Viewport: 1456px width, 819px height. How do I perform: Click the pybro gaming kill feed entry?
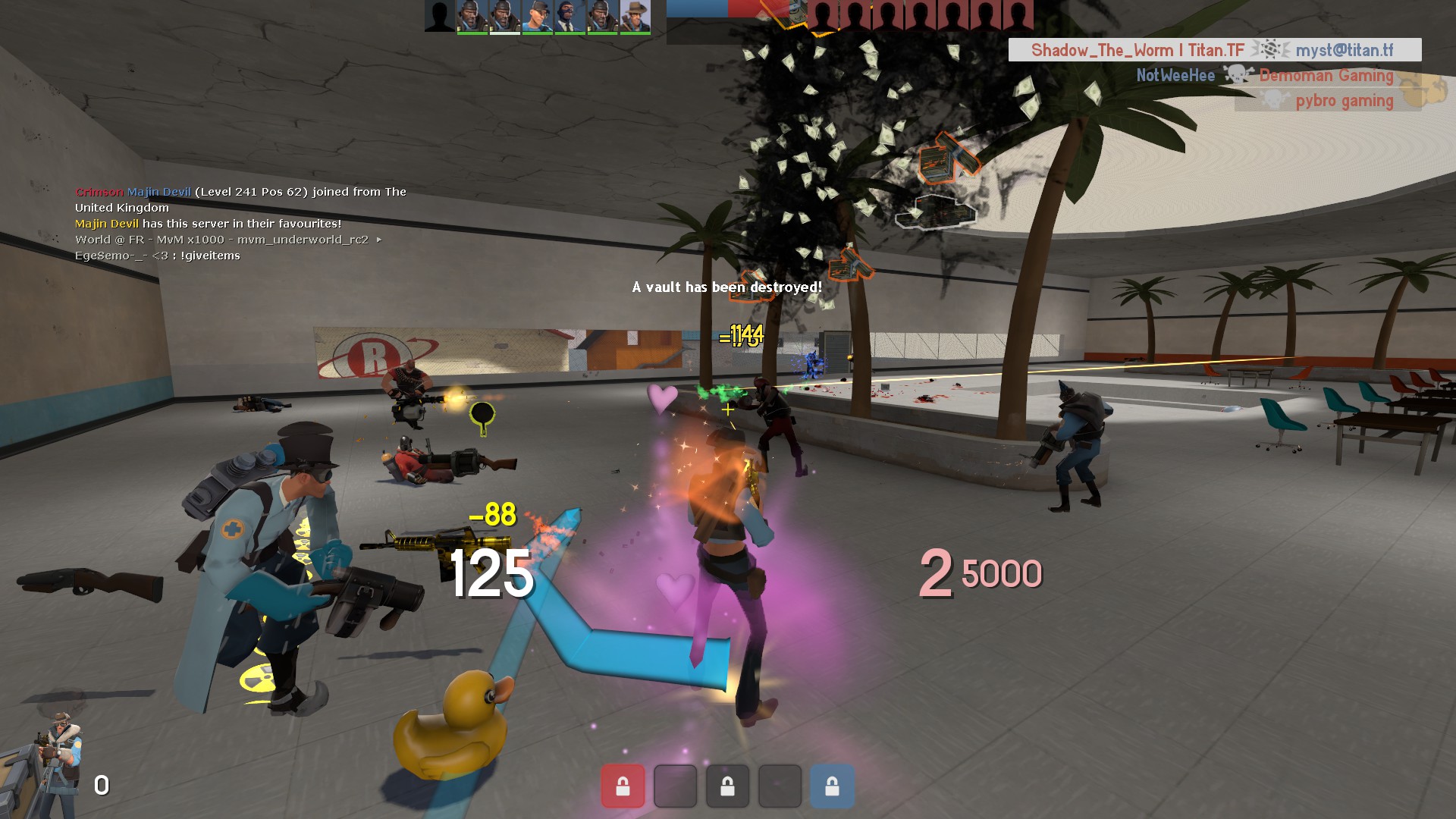click(1329, 101)
